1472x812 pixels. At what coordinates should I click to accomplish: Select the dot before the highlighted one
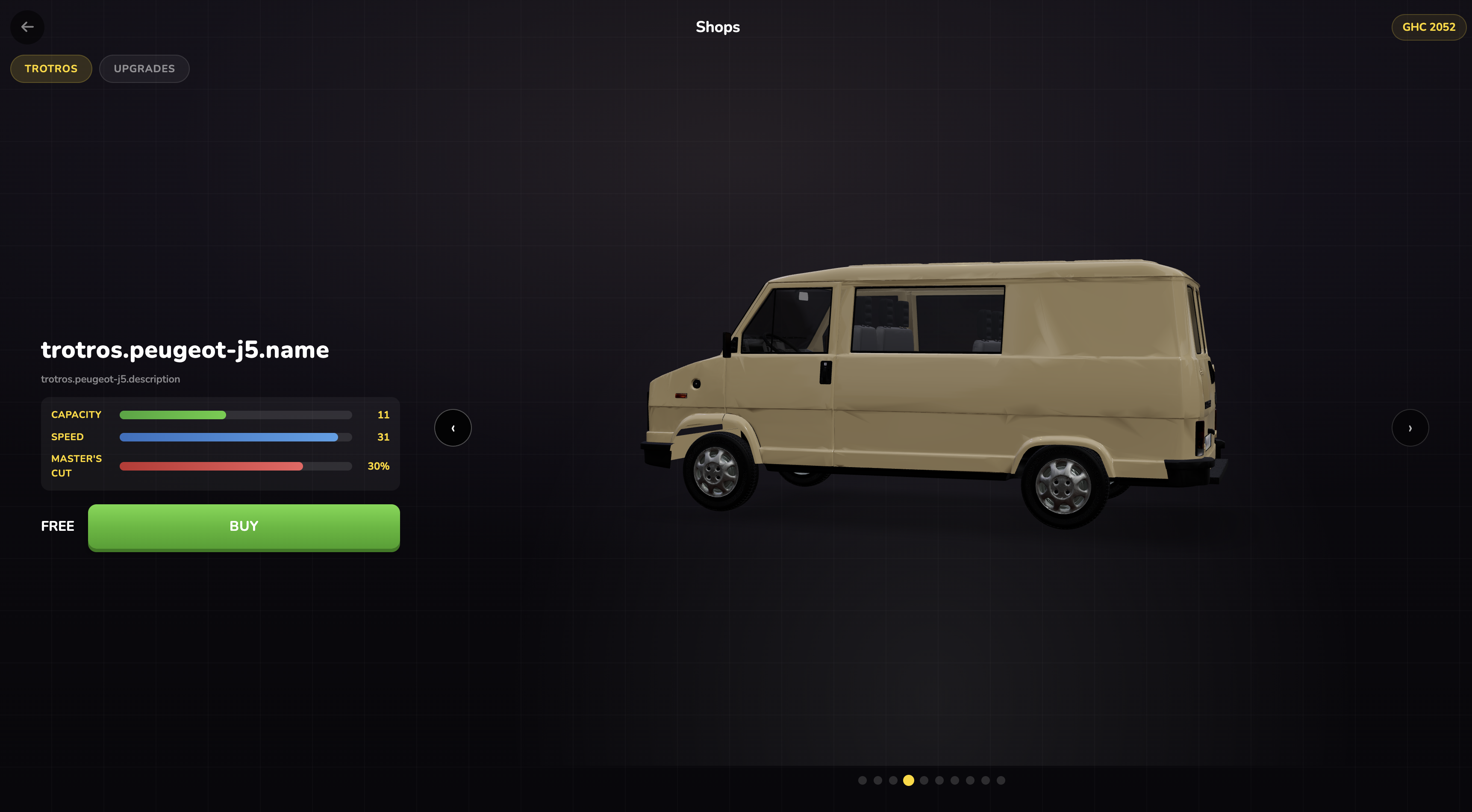click(892, 780)
